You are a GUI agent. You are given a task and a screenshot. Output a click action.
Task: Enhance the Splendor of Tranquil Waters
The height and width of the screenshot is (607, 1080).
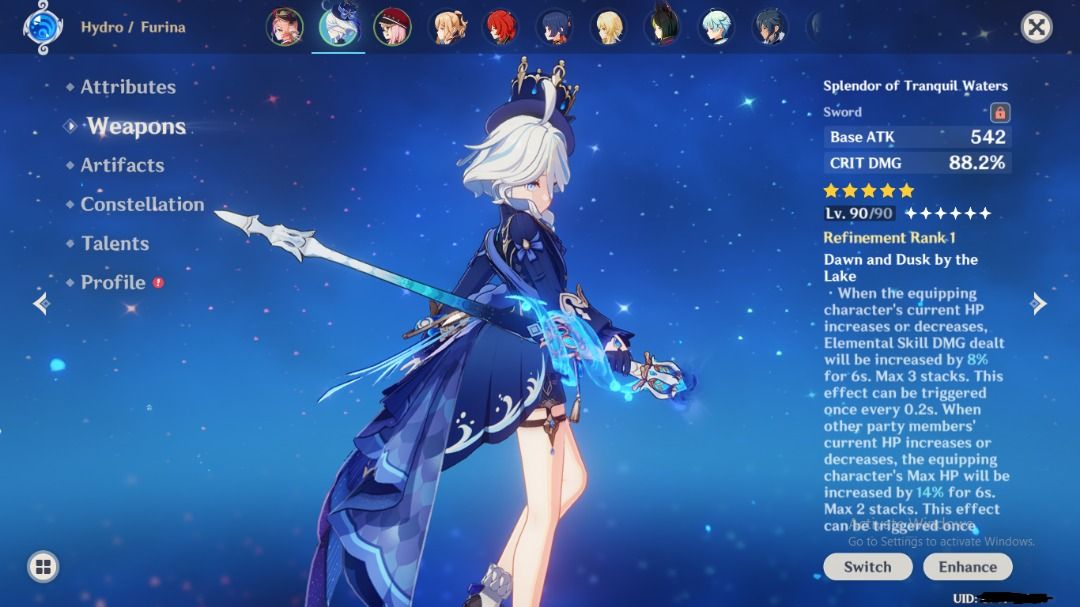tap(967, 566)
